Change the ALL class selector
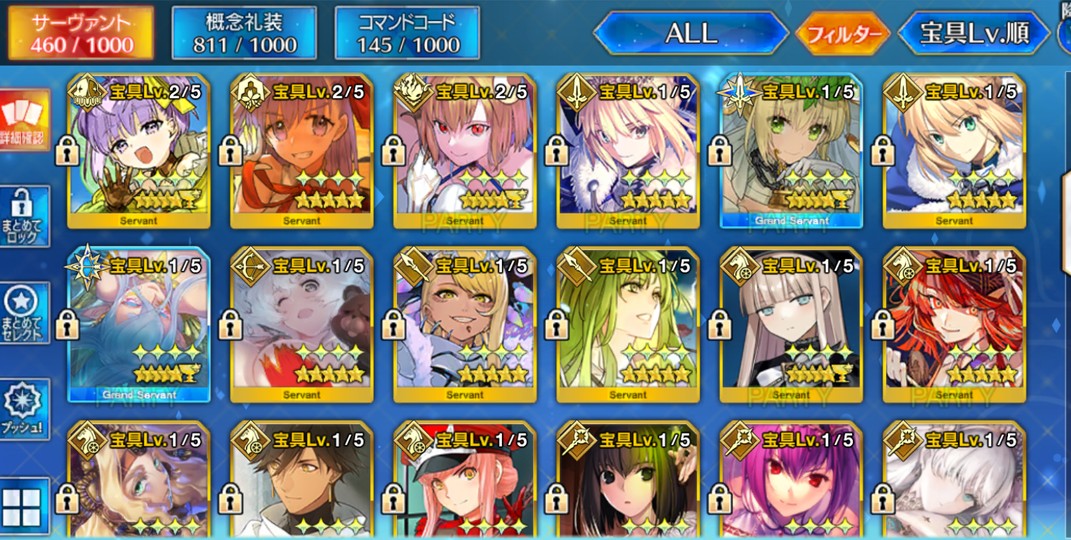The image size is (1071, 540). 691,33
